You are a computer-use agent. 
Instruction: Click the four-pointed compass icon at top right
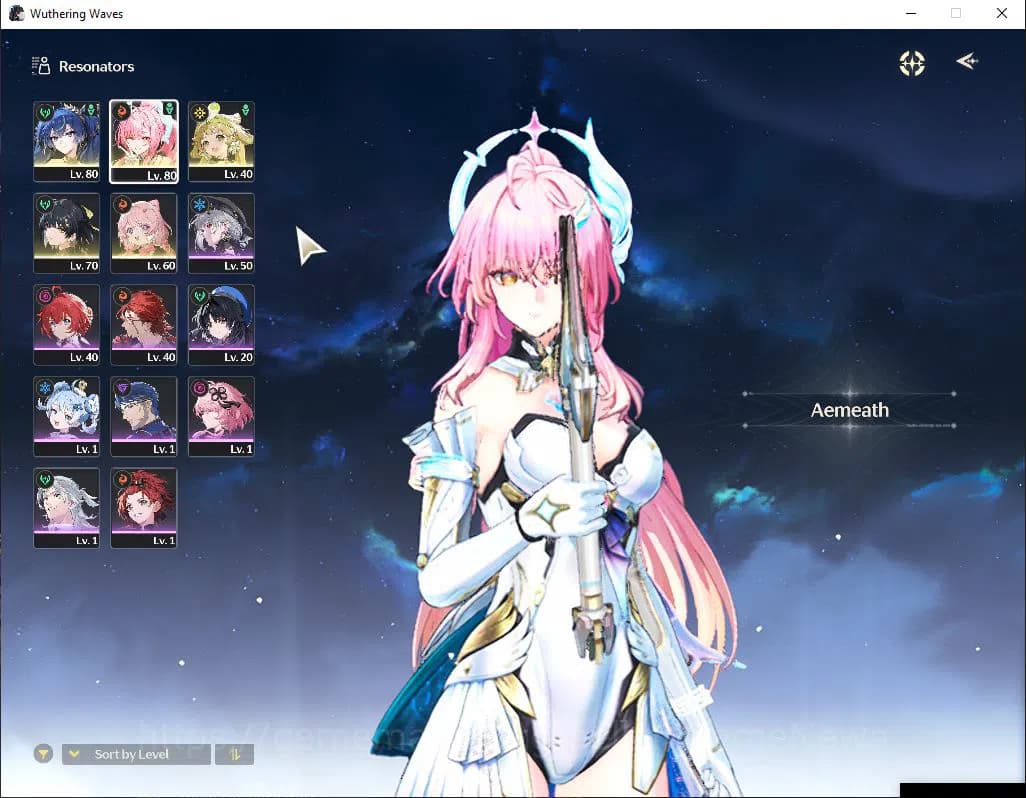912,63
